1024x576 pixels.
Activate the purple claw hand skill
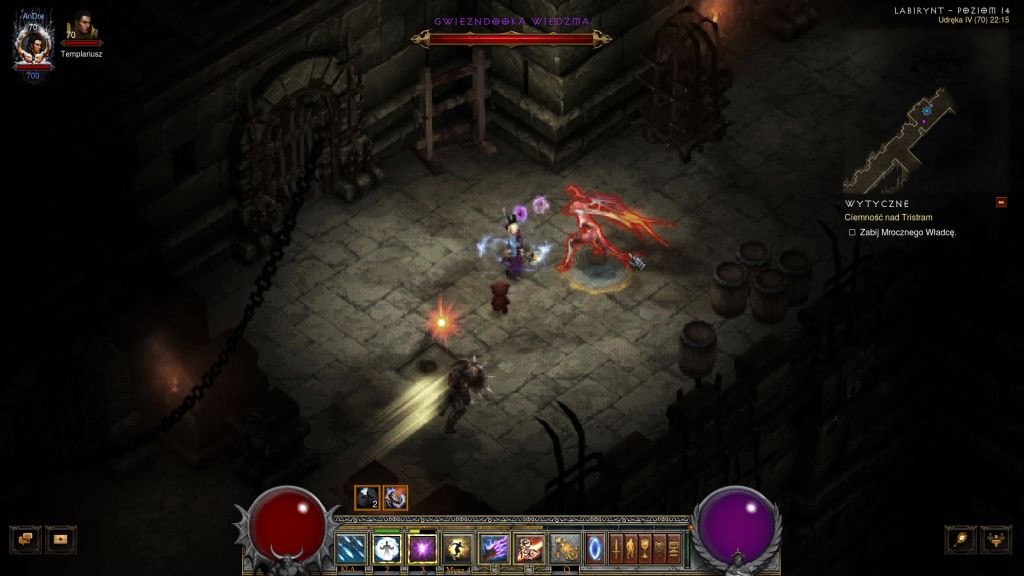pos(494,549)
